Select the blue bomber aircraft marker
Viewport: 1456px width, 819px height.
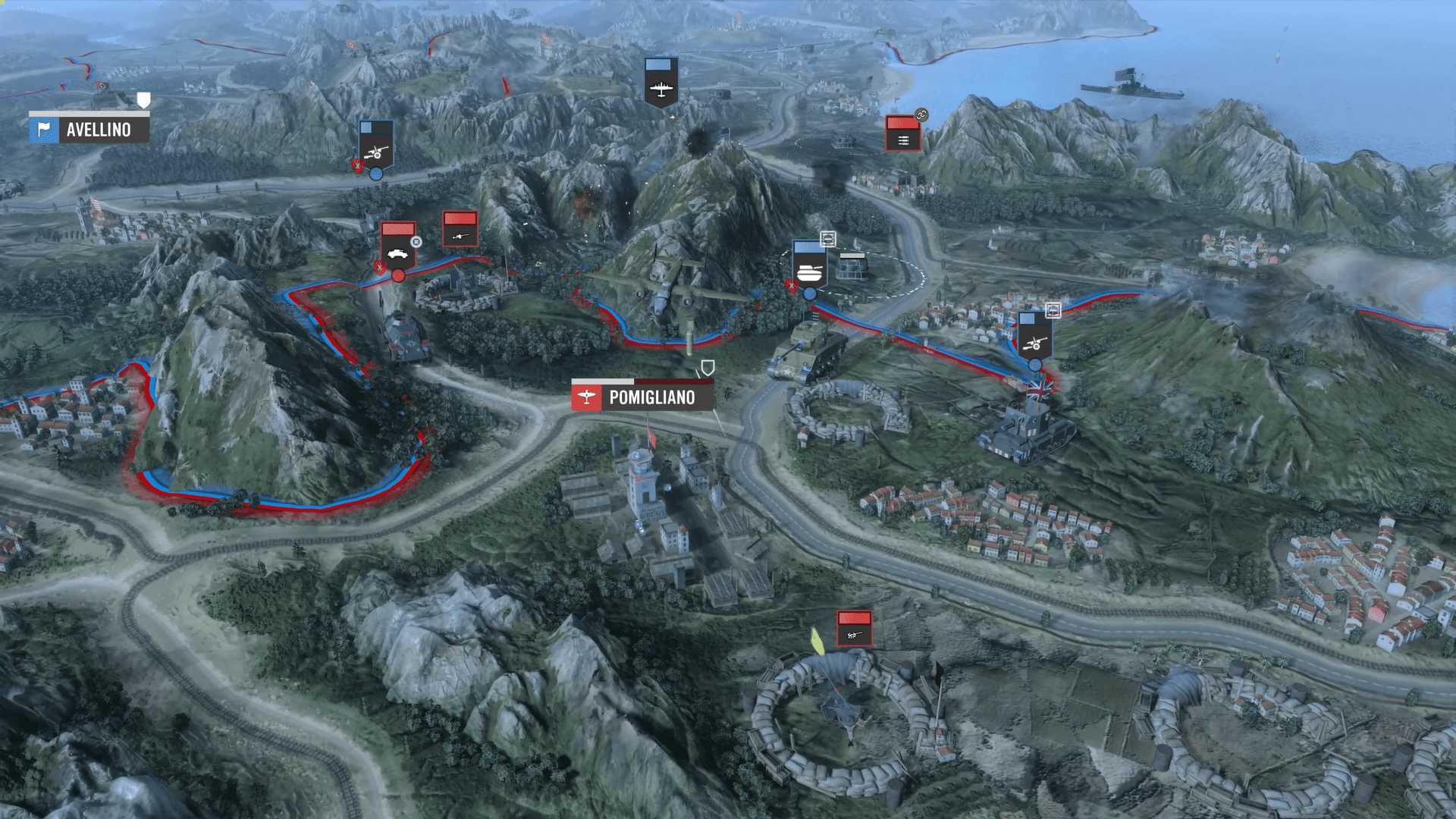coord(661,82)
